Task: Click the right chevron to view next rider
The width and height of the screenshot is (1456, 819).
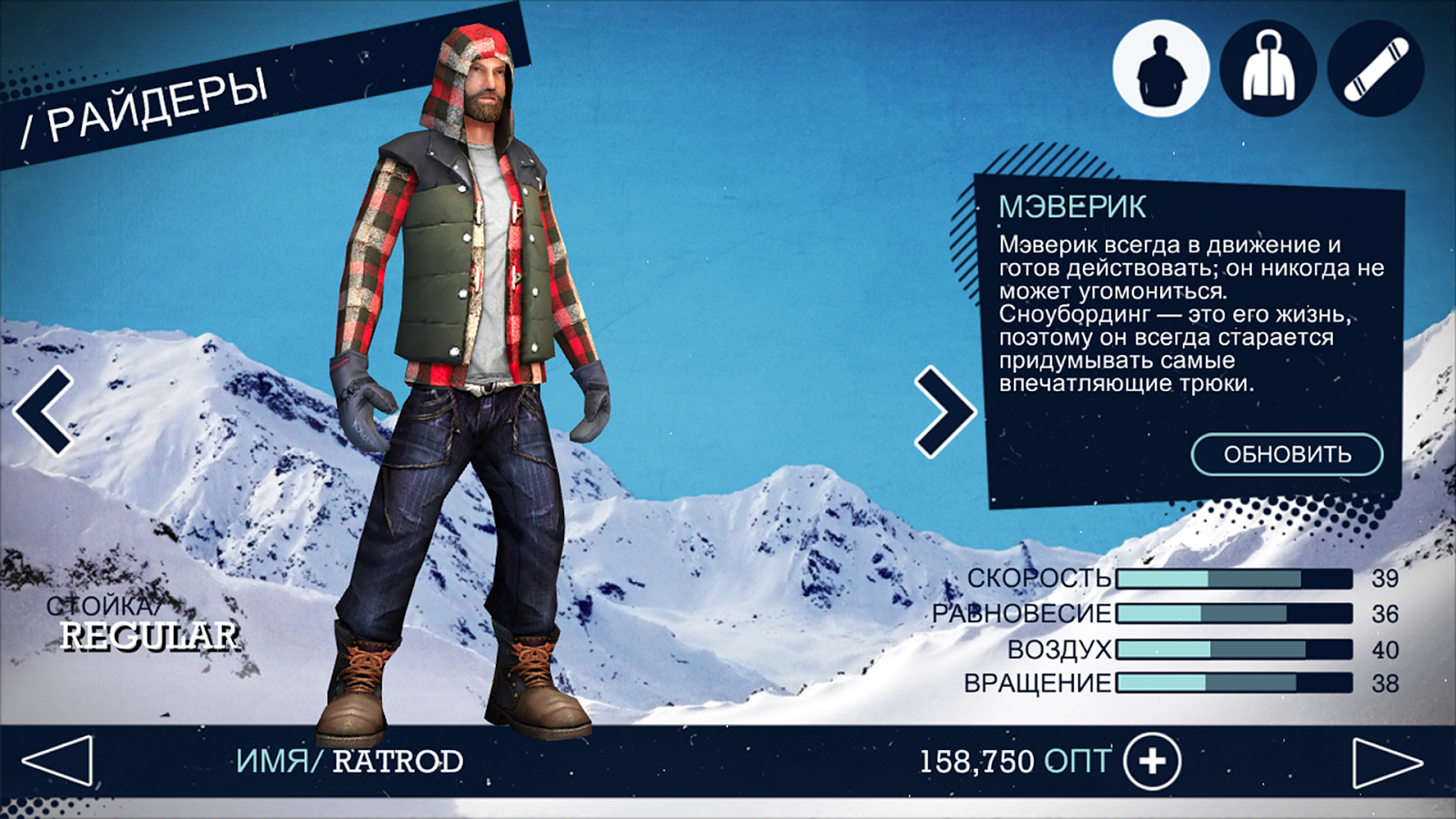Action: point(946,411)
